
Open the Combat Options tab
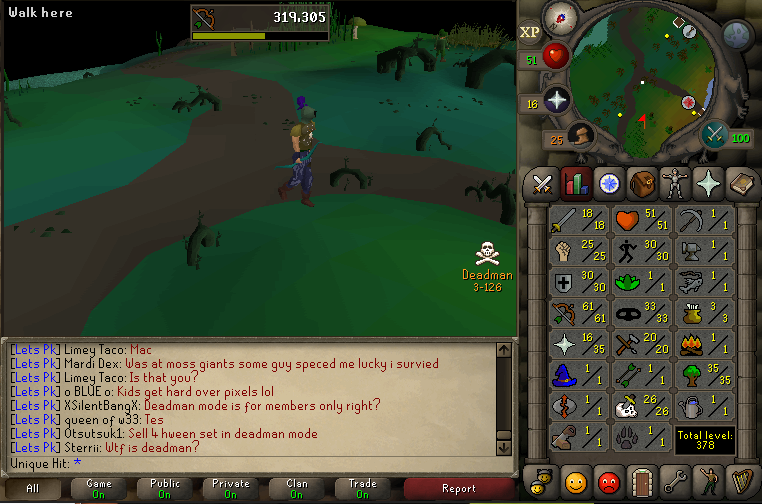pyautogui.click(x=542, y=184)
